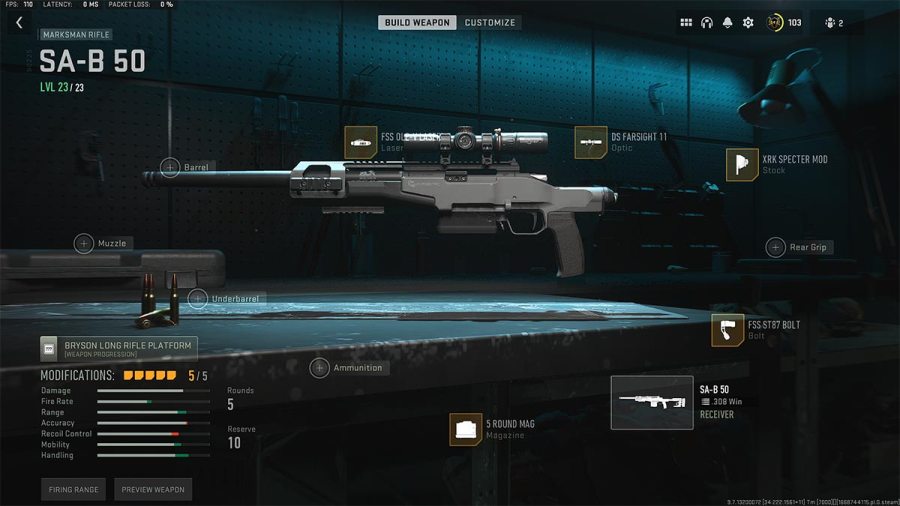
Task: Open the headset audio channels icon
Action: click(x=707, y=22)
